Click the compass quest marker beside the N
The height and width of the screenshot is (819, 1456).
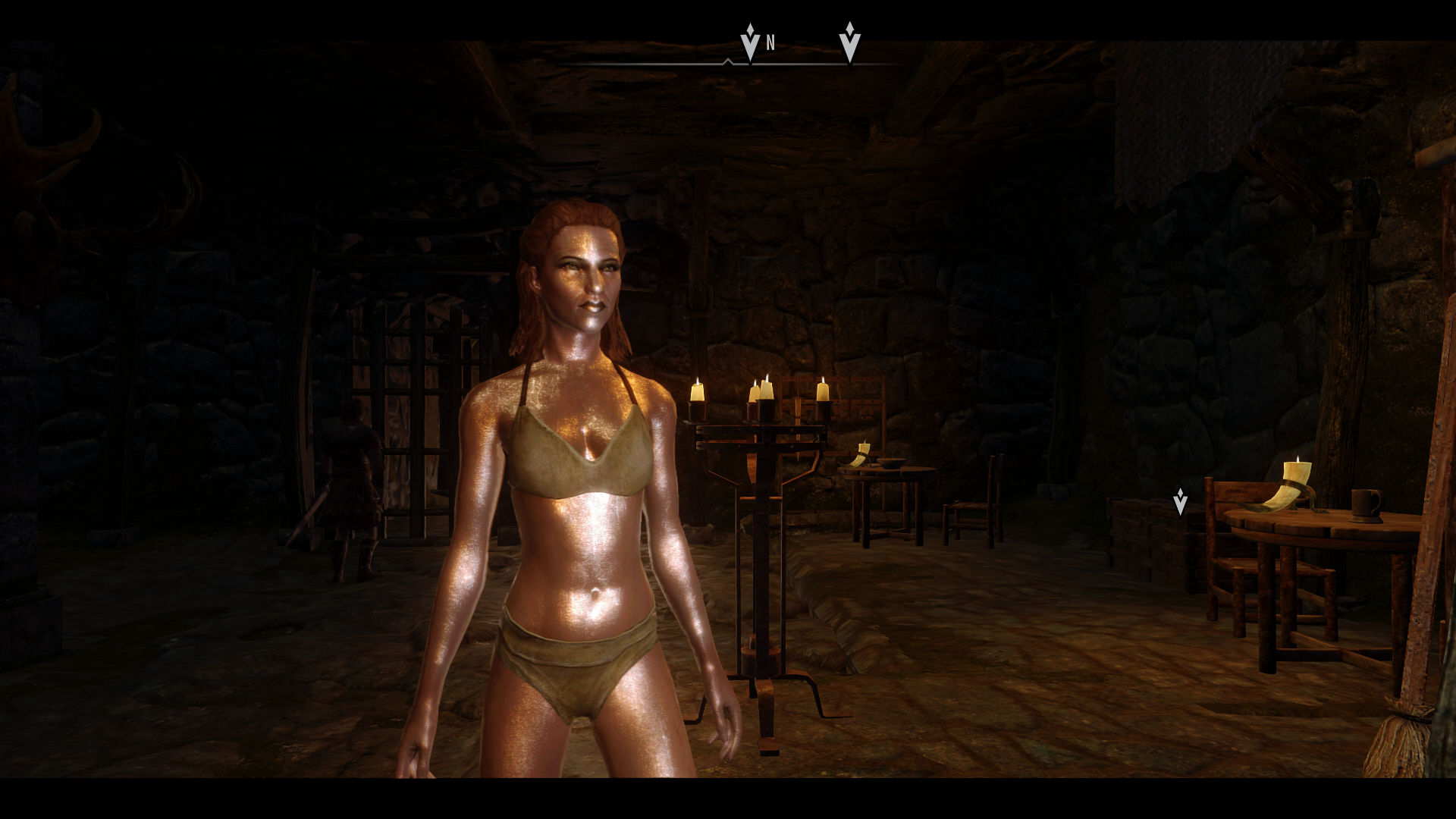750,42
